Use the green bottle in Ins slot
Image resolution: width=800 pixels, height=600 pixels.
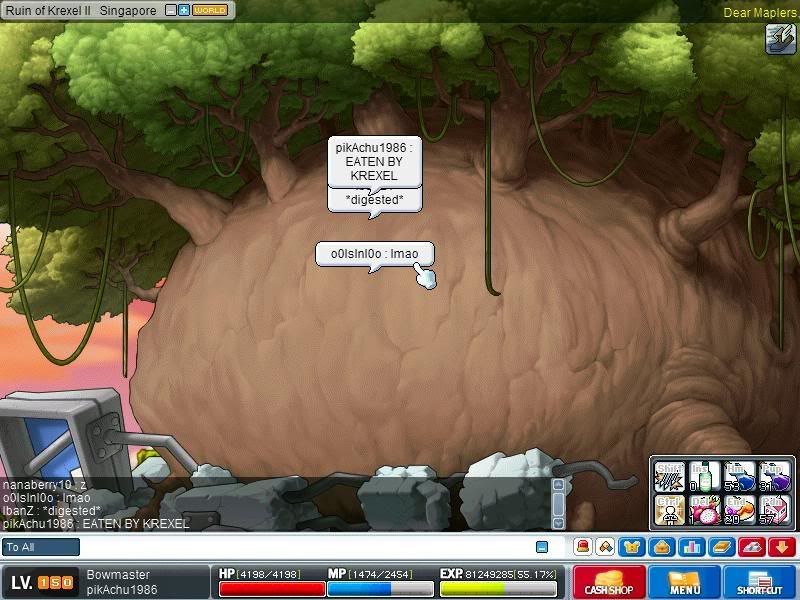pos(705,476)
